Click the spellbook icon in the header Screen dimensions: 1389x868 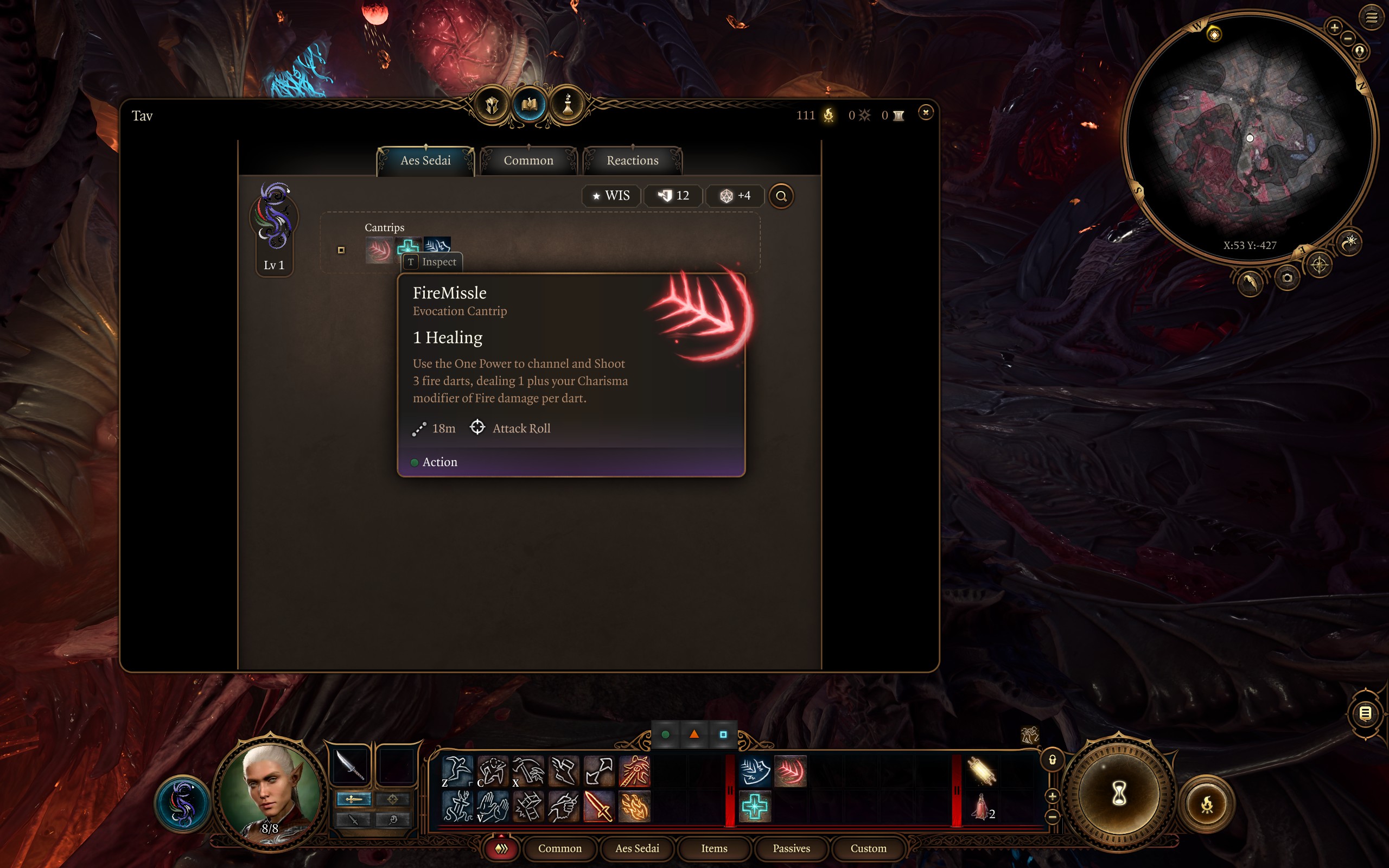click(x=529, y=105)
